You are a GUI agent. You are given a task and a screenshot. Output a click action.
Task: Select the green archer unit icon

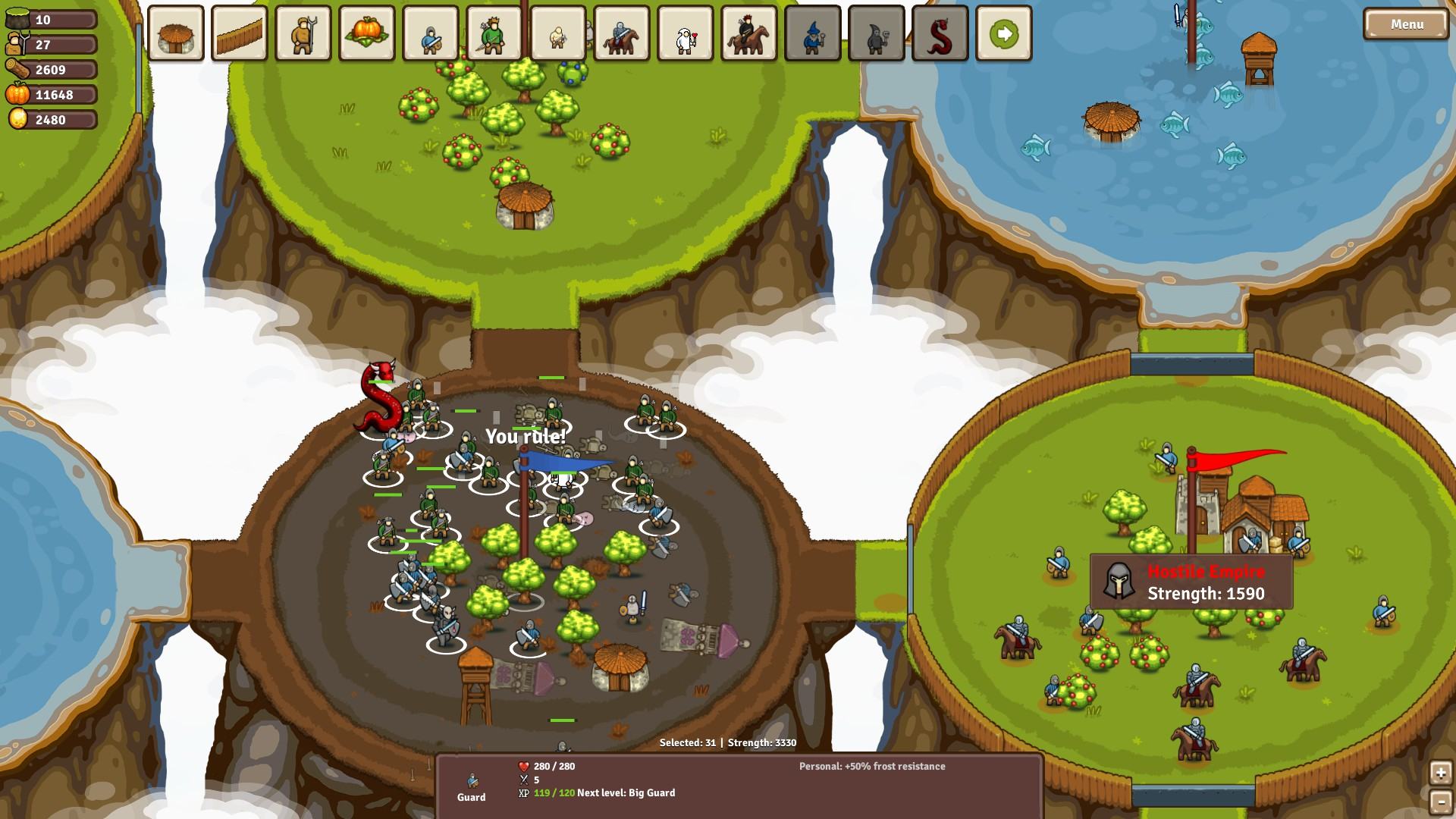pyautogui.click(x=494, y=33)
